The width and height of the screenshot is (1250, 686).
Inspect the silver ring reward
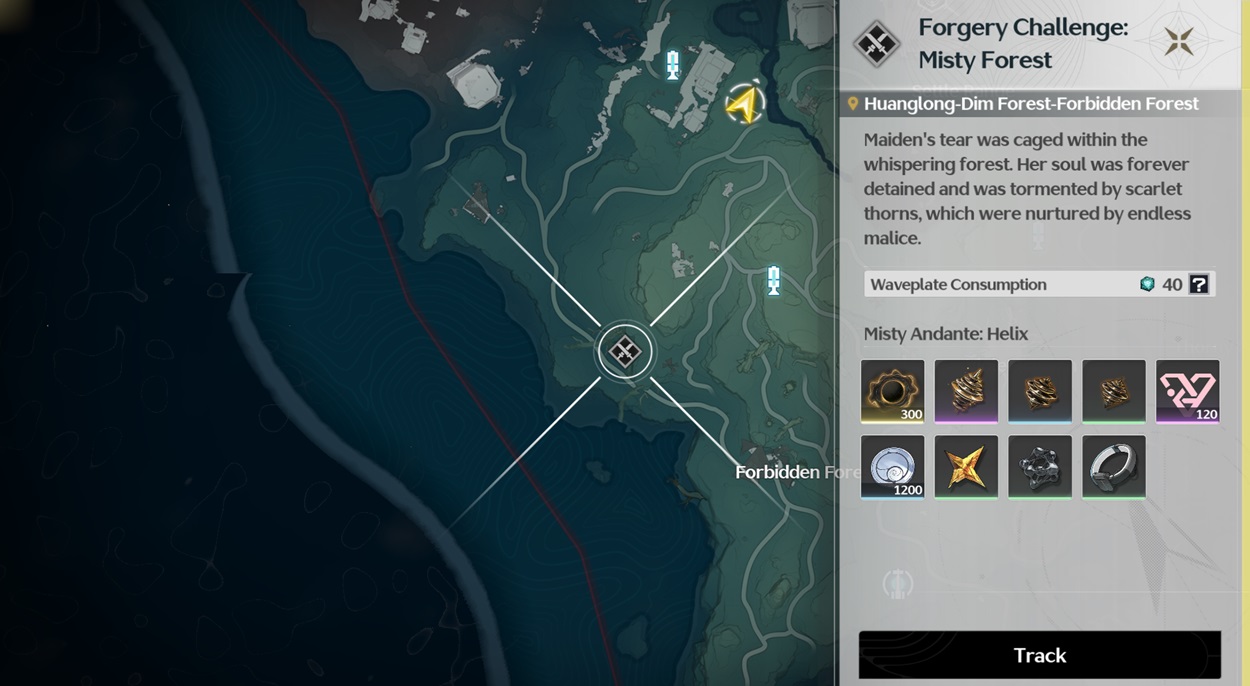point(1114,466)
